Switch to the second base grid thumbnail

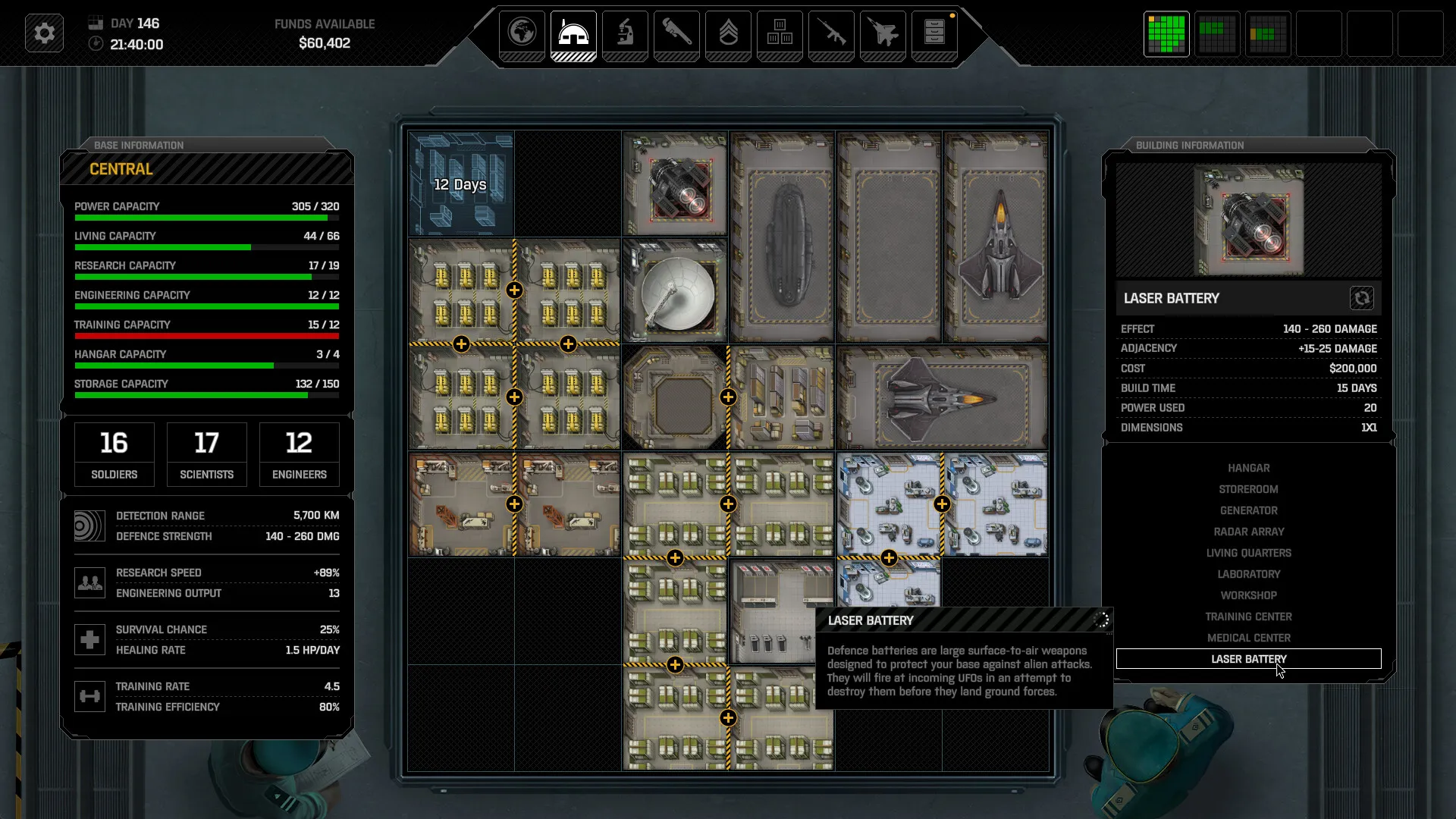point(1216,34)
